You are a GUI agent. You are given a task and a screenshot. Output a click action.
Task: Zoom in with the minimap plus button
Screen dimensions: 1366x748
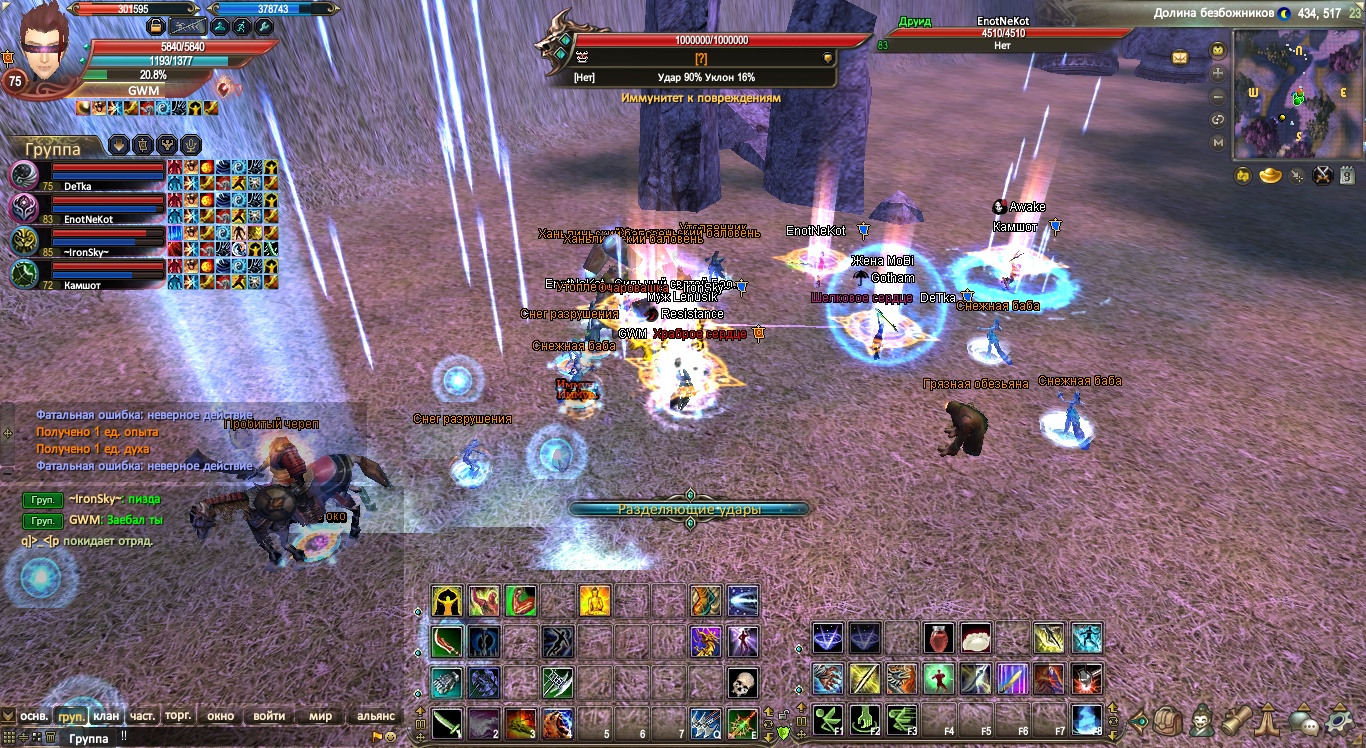tap(1218, 73)
